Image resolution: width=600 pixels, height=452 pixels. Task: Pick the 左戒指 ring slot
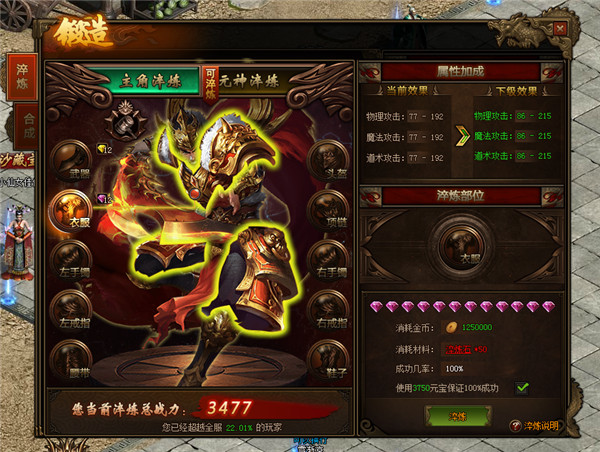point(71,307)
